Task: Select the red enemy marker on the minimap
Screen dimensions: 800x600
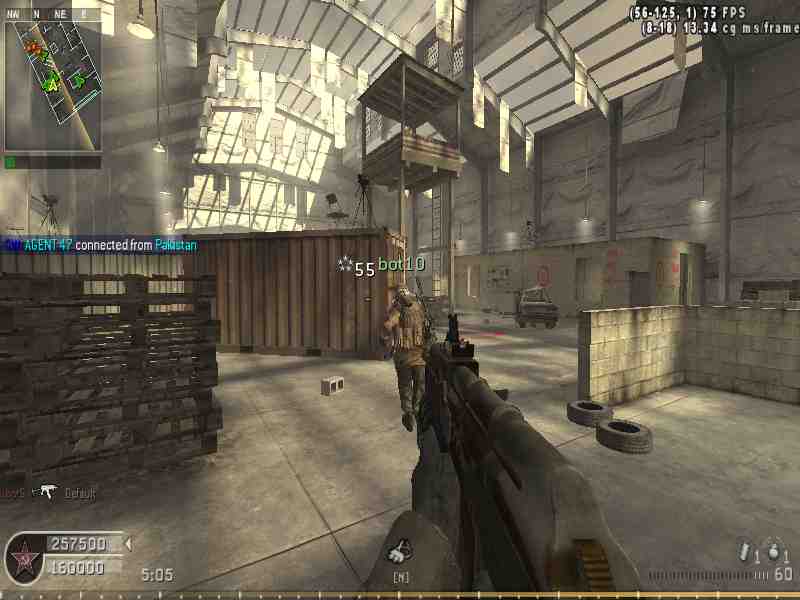Action: click(x=34, y=49)
